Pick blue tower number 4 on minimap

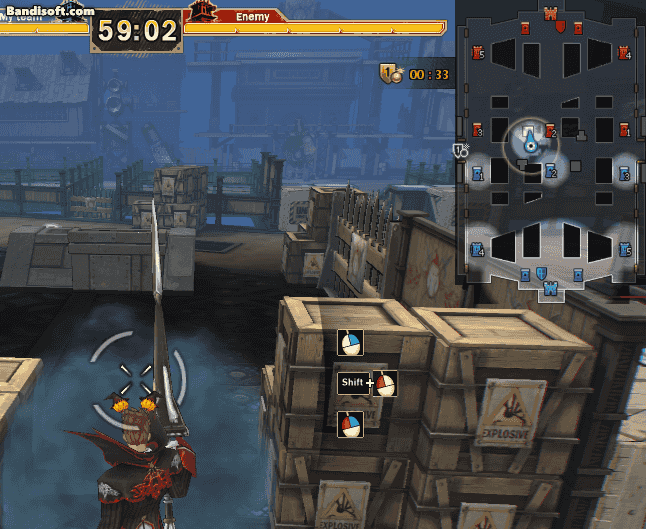pos(477,249)
